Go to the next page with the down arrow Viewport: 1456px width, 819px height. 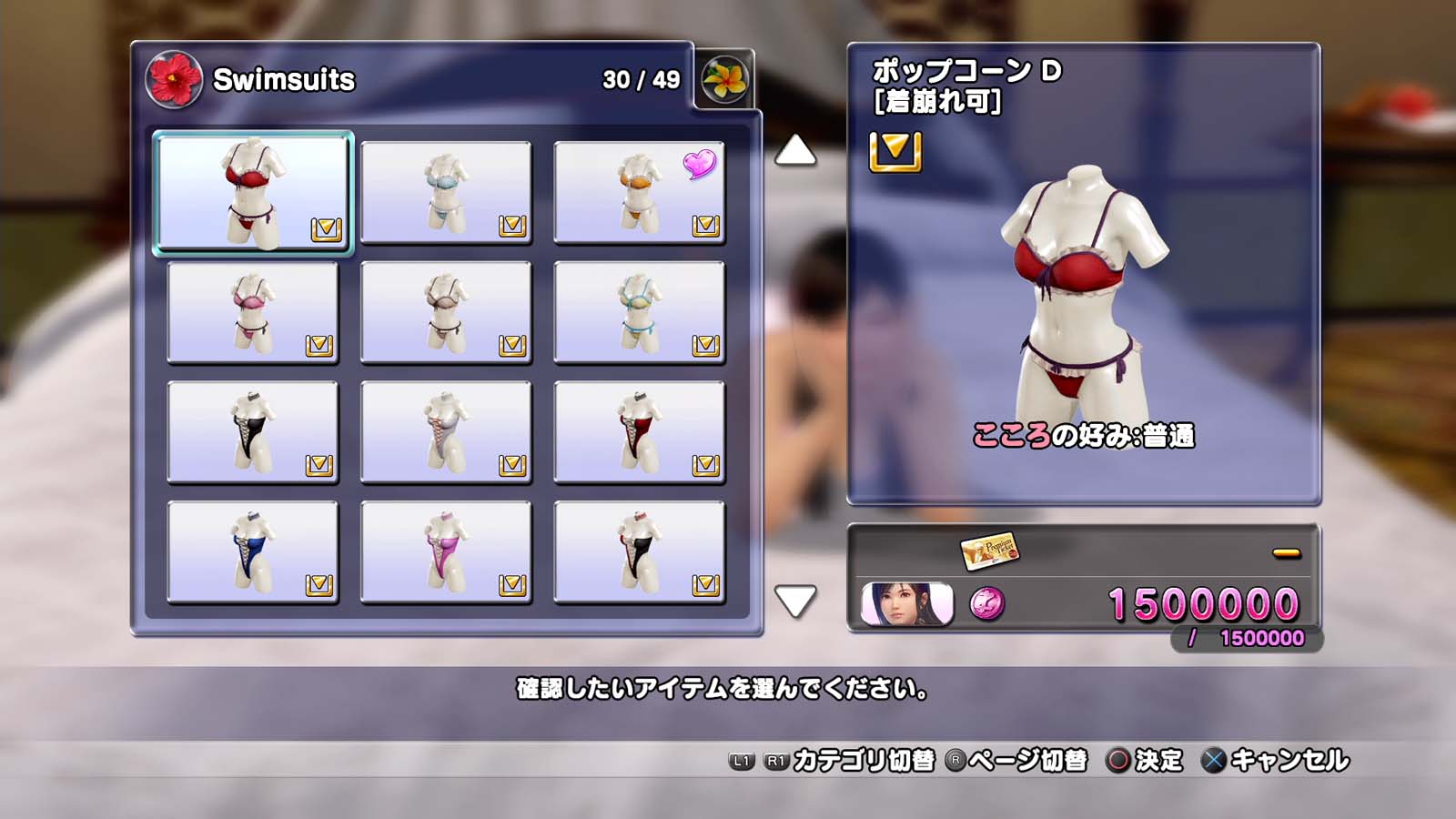(794, 601)
